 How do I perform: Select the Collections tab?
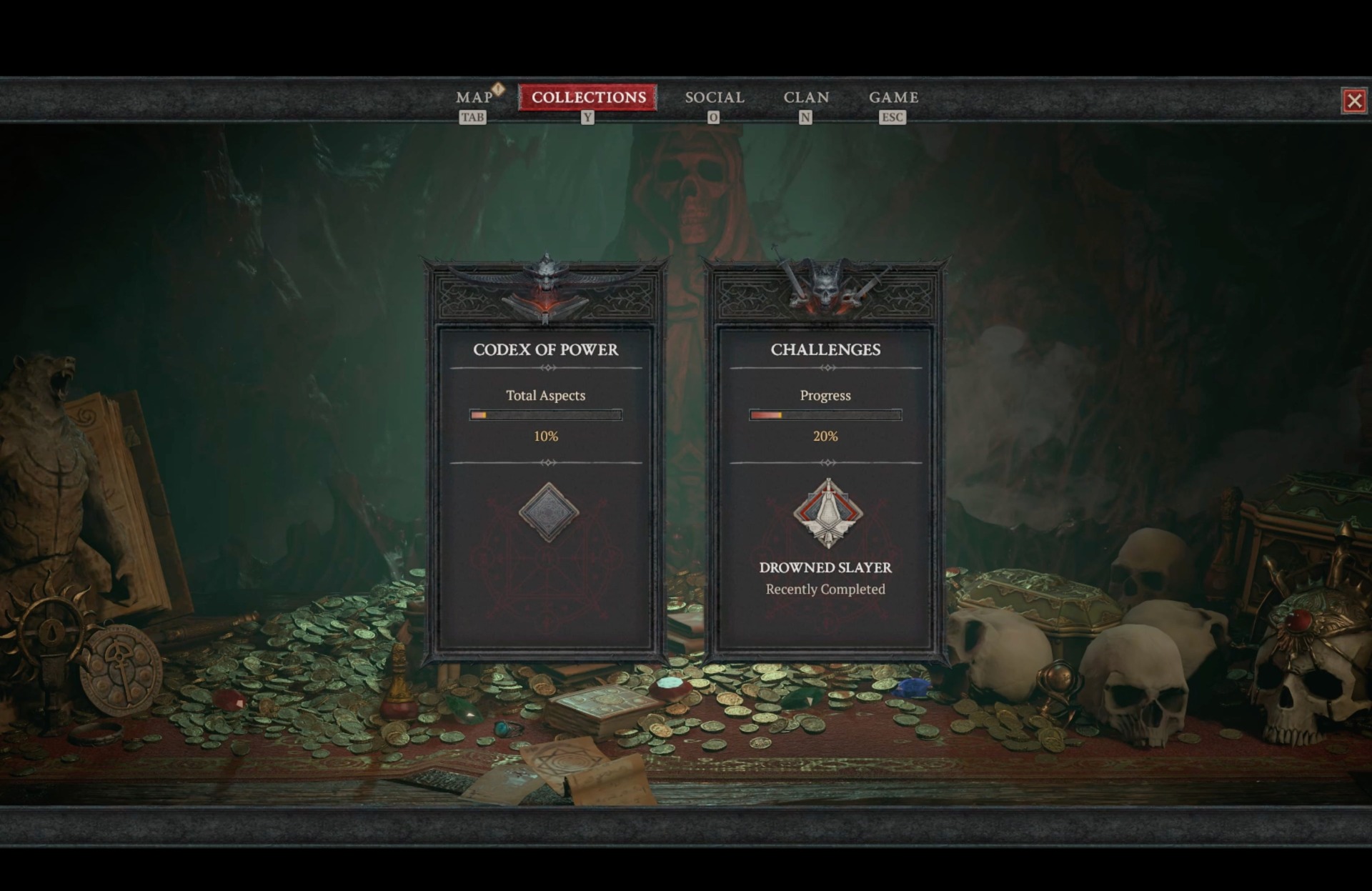(x=588, y=97)
